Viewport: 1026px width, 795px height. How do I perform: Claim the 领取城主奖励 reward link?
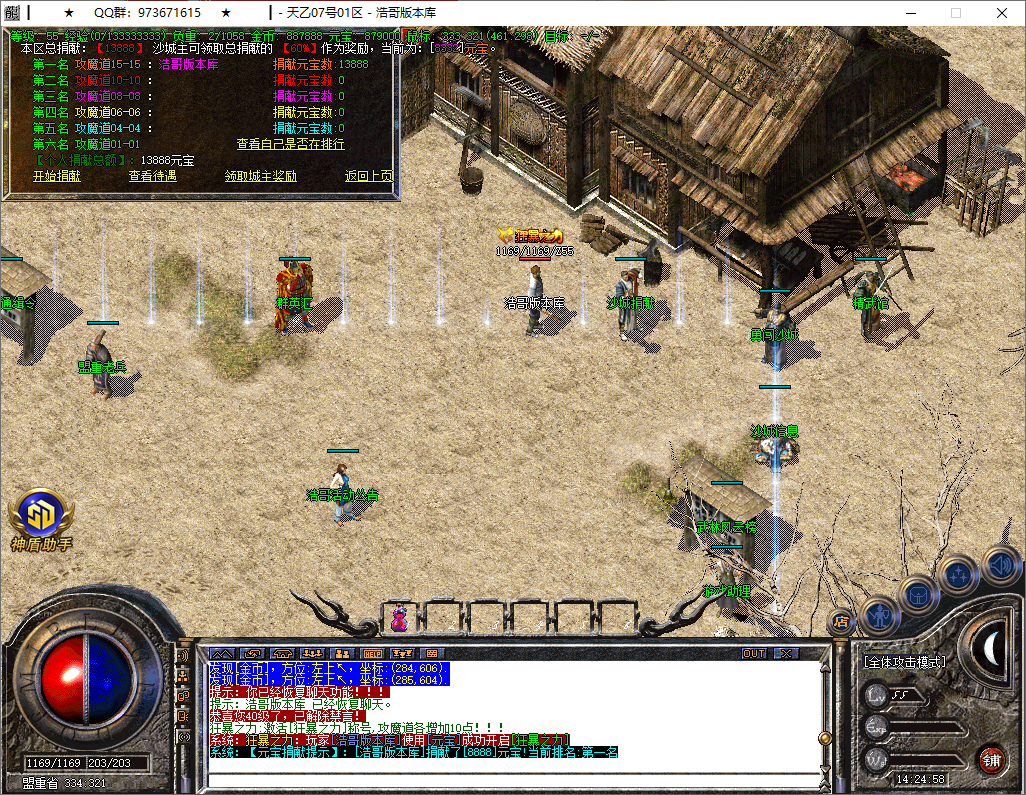260,176
